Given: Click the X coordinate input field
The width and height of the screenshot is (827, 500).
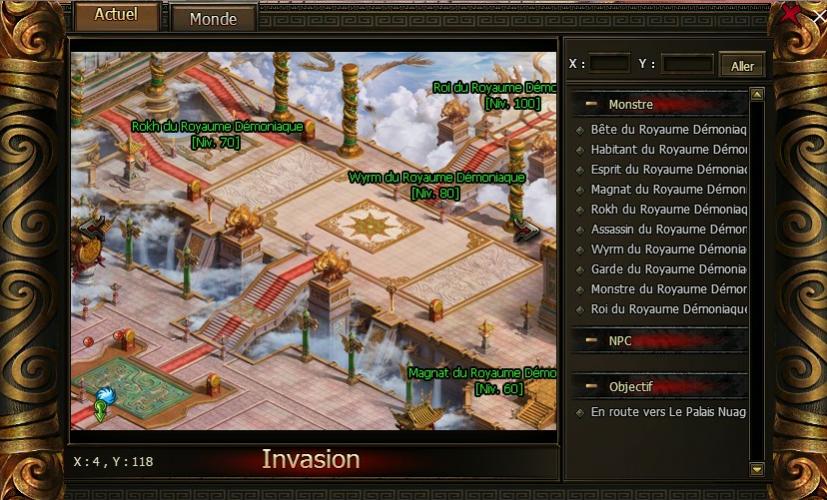Looking at the screenshot, I should 610,64.
